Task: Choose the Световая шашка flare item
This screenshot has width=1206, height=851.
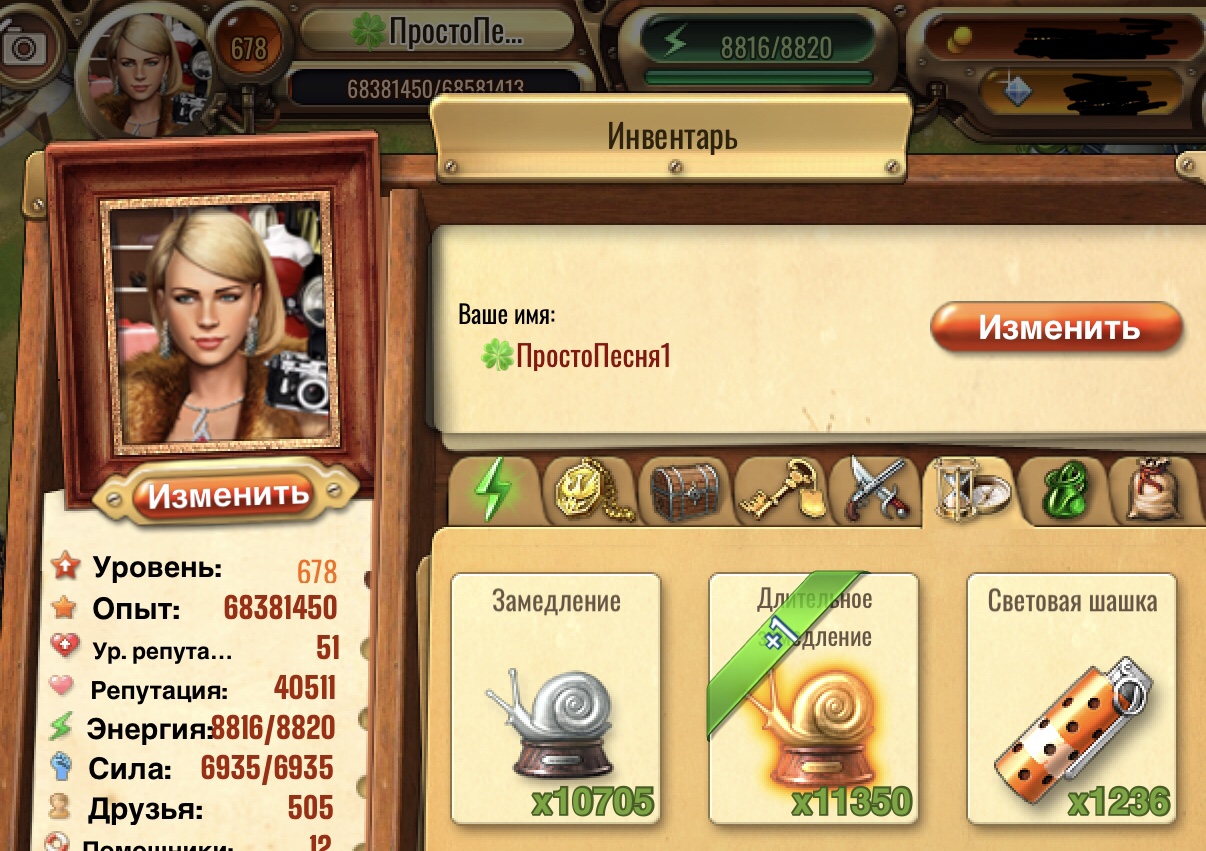Action: tap(1071, 699)
